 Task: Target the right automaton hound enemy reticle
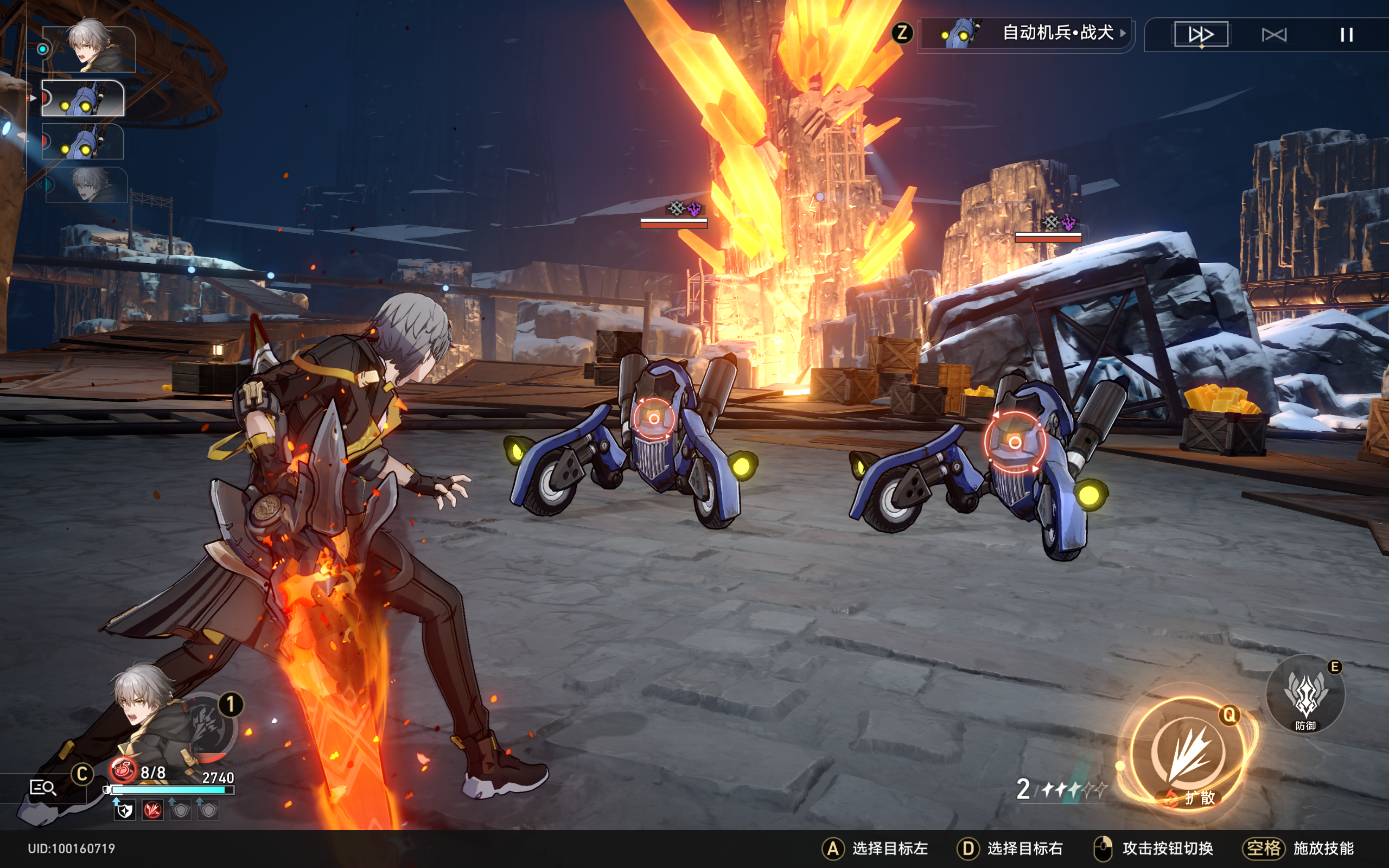click(1014, 442)
